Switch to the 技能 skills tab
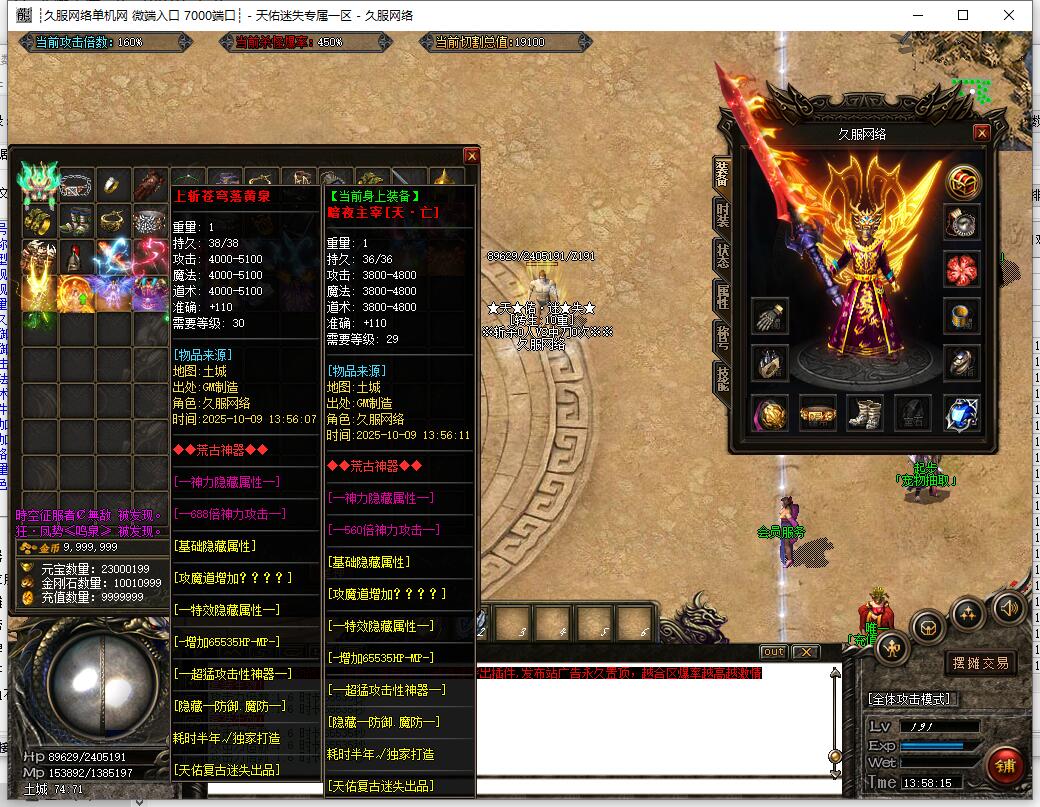The image size is (1040, 807). tap(721, 376)
